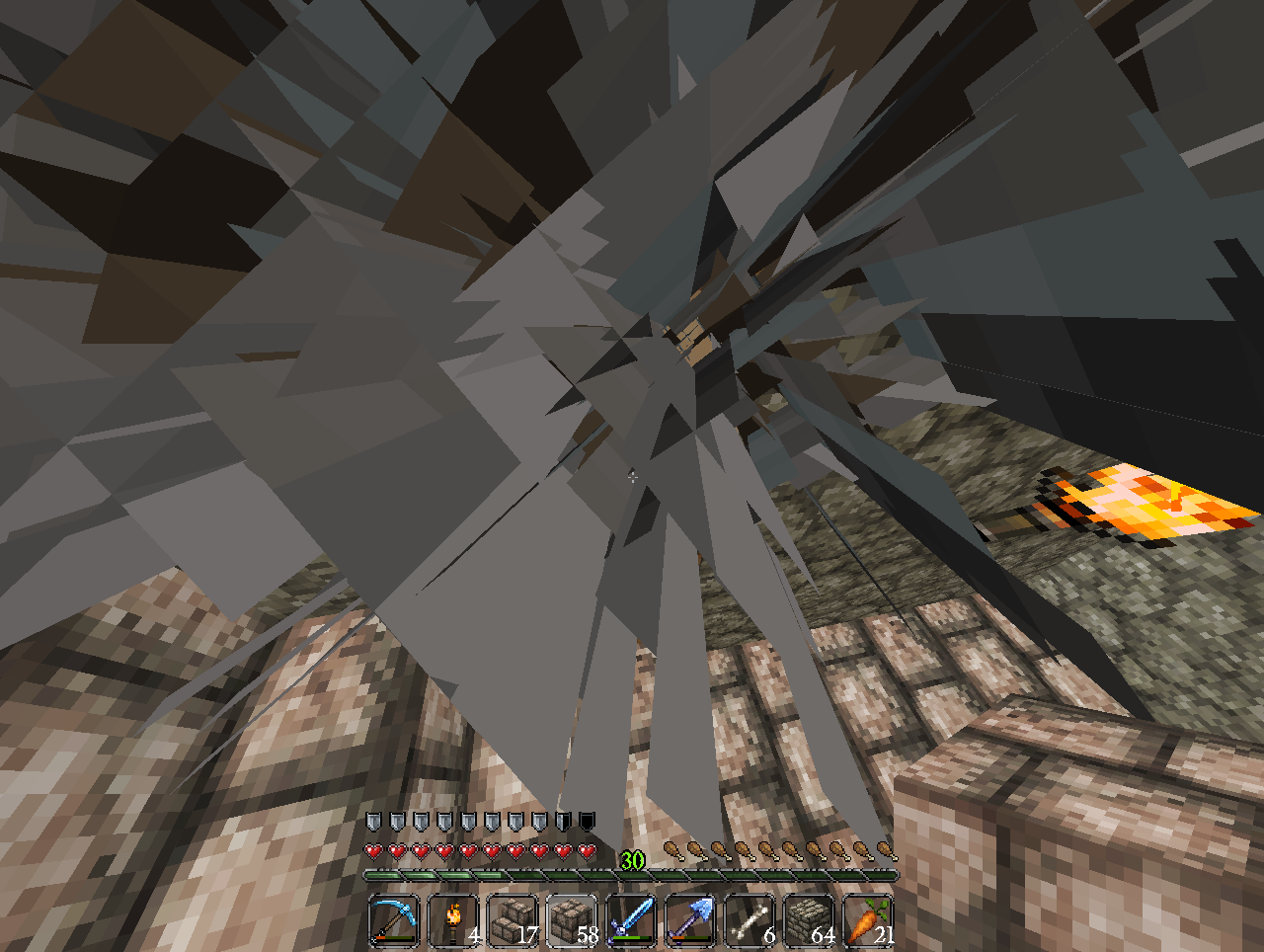
Task: Choose the brick stairs stack of 17
Action: point(513,920)
